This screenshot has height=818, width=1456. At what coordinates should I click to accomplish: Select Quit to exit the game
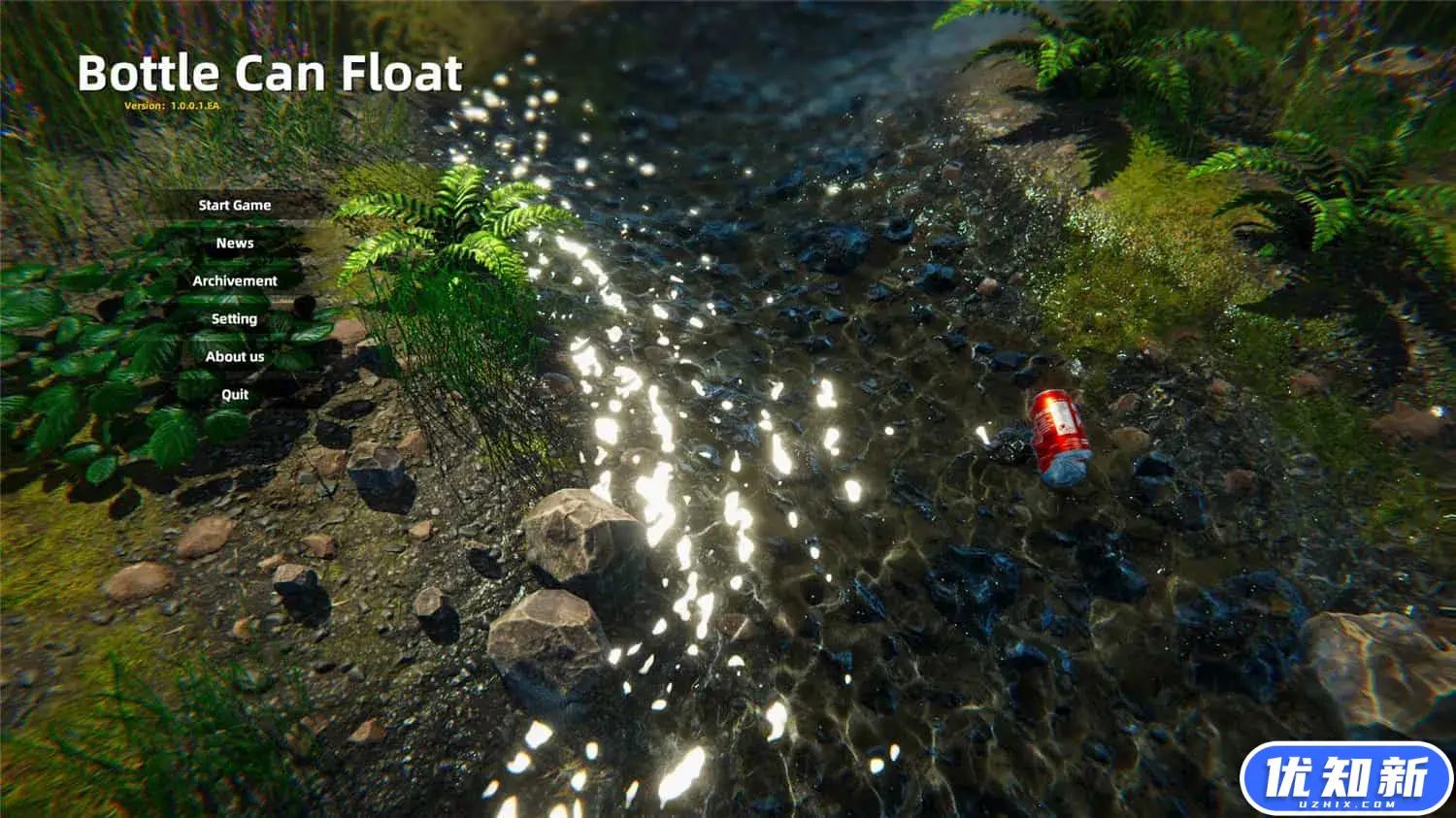pos(234,394)
